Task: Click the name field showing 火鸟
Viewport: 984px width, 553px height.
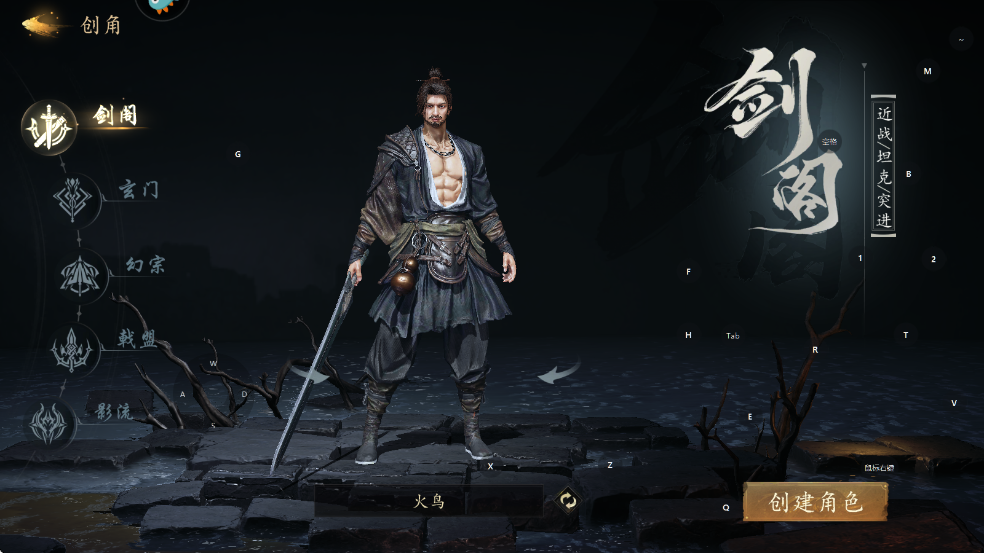Action: [x=429, y=501]
